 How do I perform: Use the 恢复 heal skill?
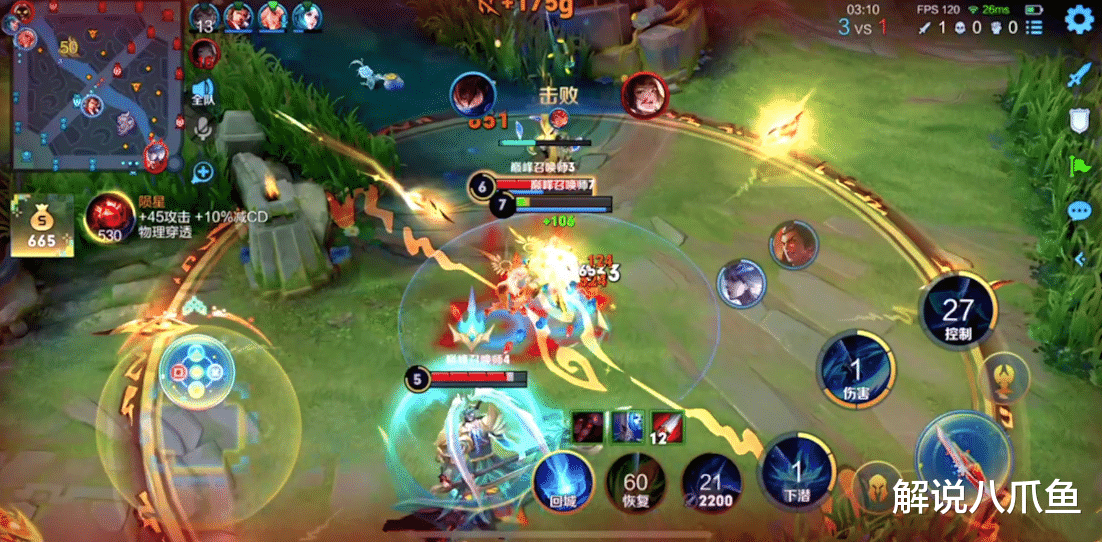click(636, 481)
